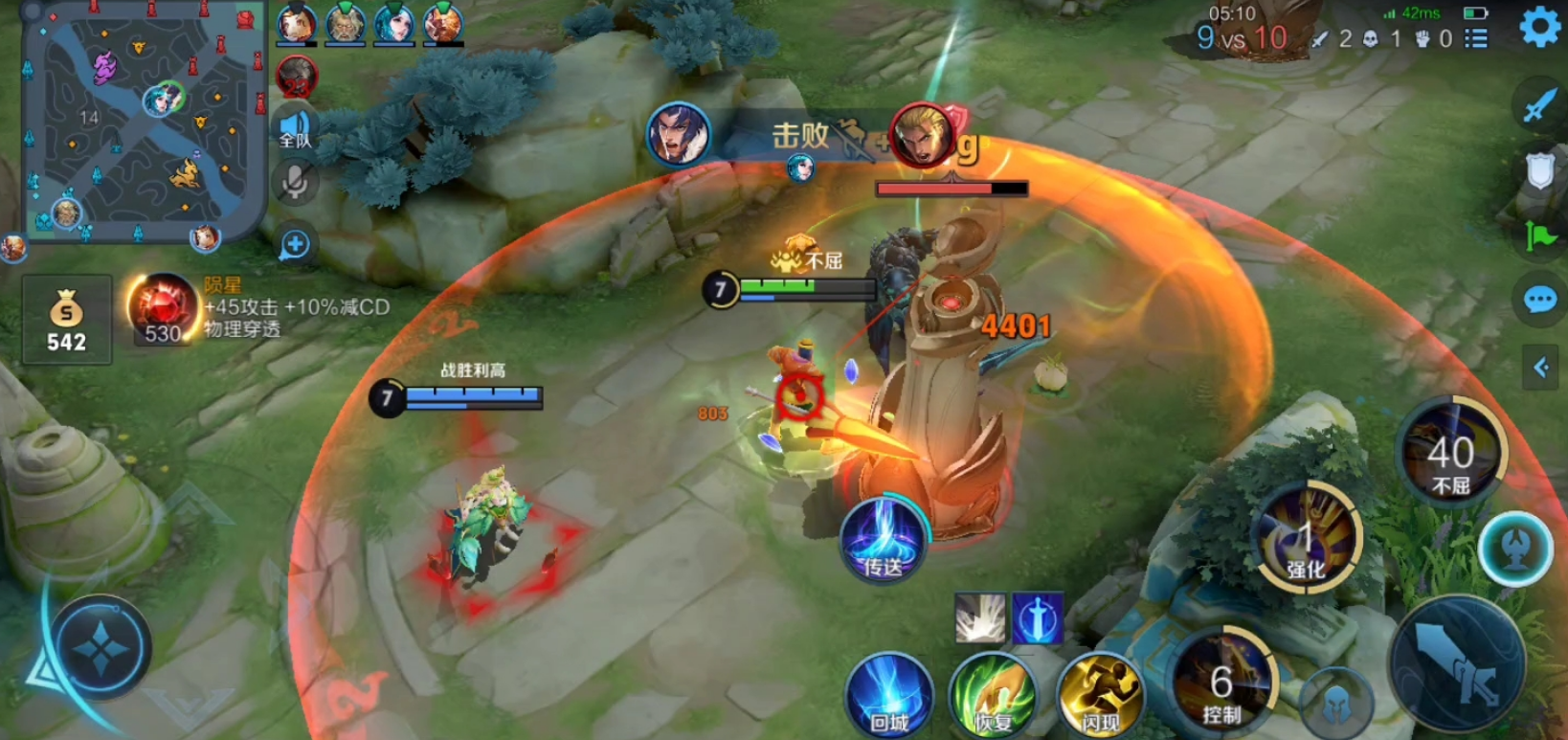The image size is (1568, 740).
Task: Open the shop via gold coin button
Action: tap(66, 320)
